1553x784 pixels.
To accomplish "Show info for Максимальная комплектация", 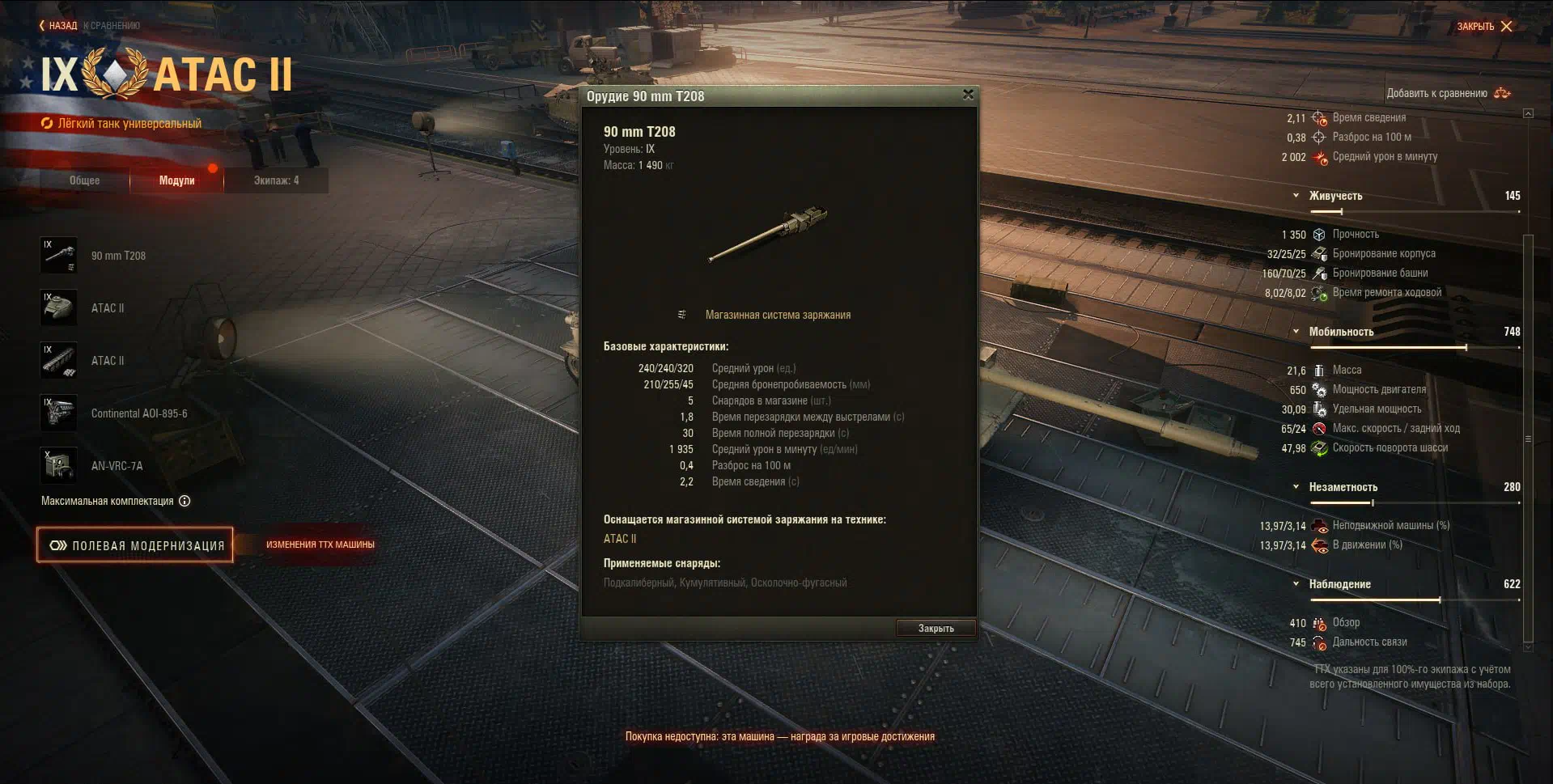I will pos(185,501).
